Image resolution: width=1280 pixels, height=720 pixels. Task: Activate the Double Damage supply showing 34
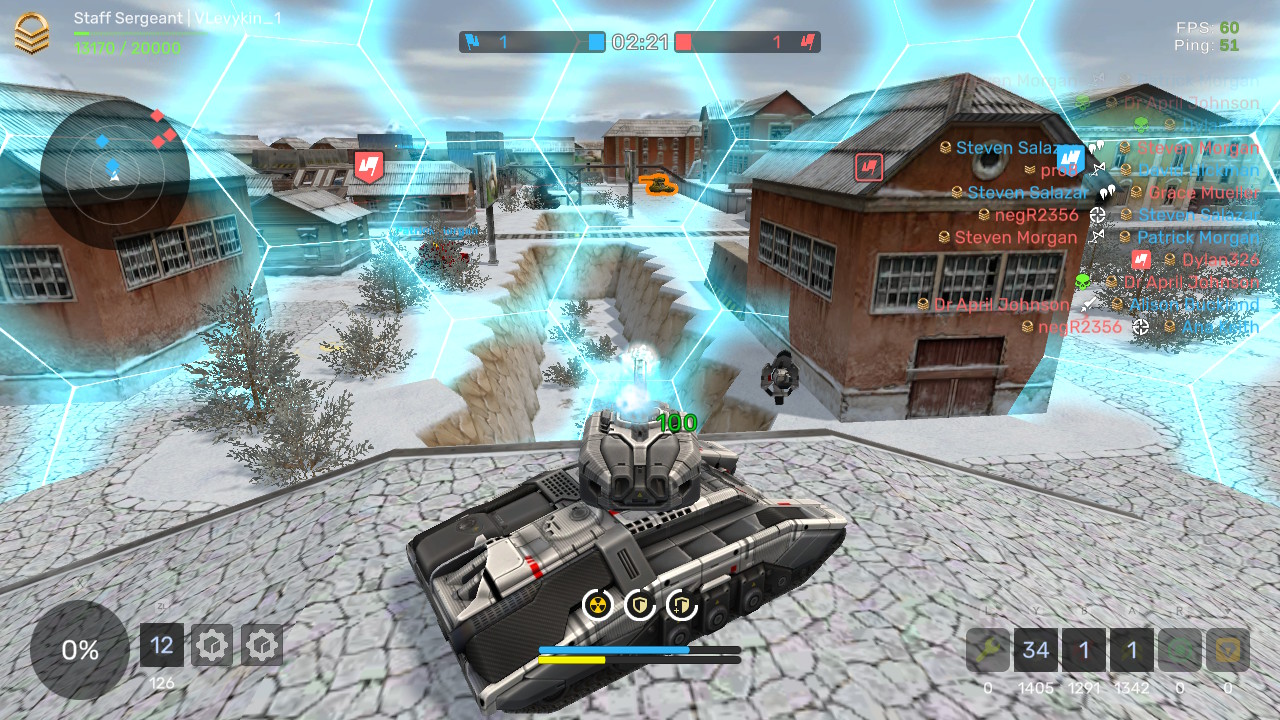[x=1036, y=650]
